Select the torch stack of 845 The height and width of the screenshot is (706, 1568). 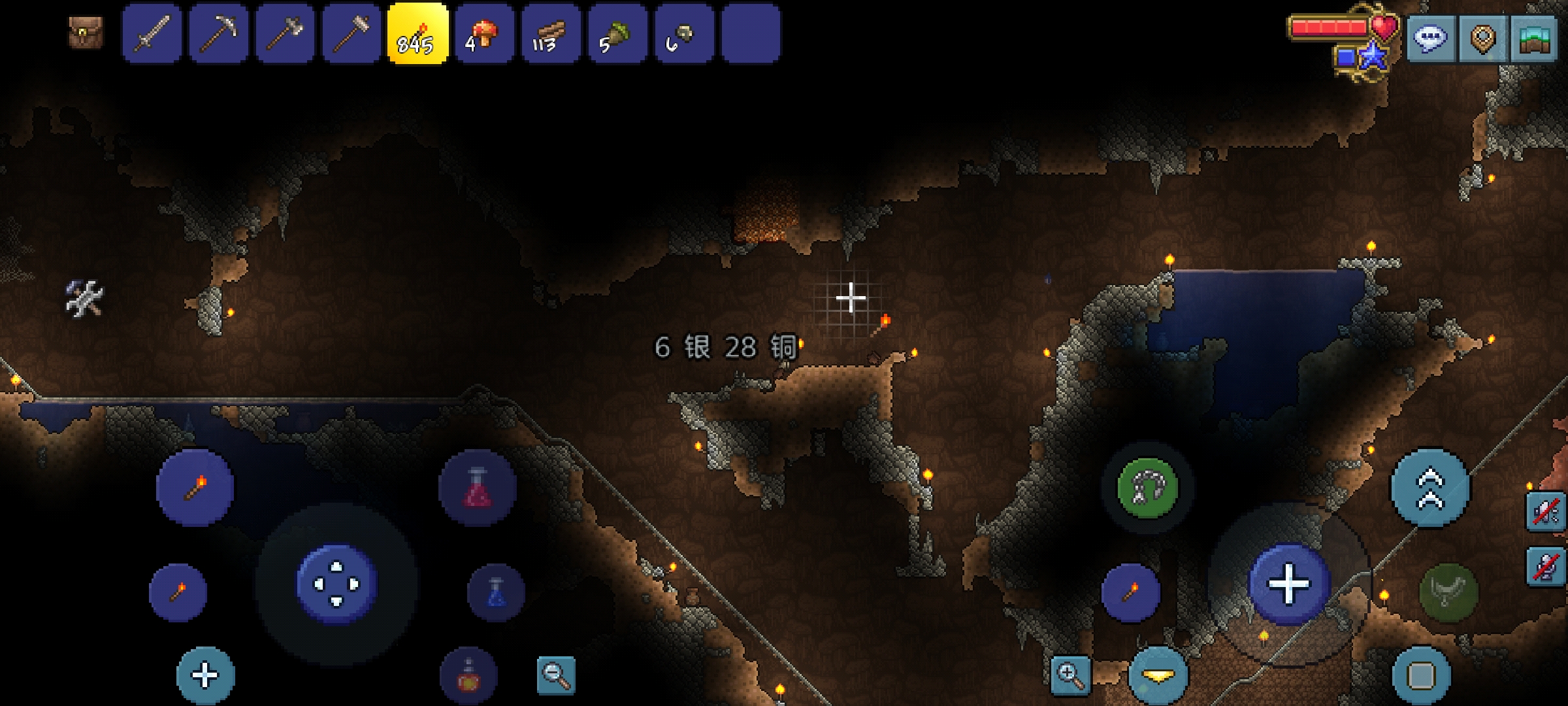(x=418, y=33)
